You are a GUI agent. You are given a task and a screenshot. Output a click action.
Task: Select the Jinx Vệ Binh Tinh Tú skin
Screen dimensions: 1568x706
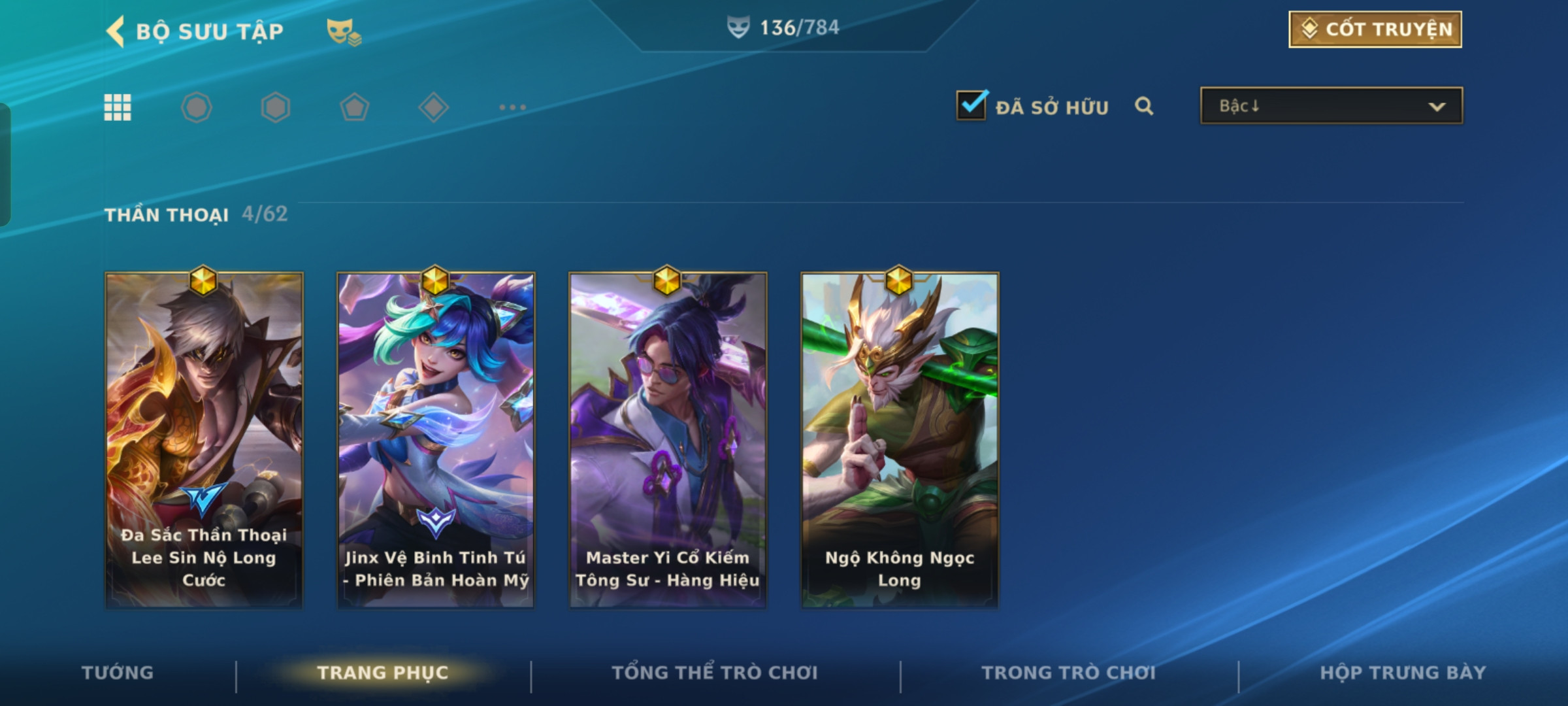[x=436, y=439]
